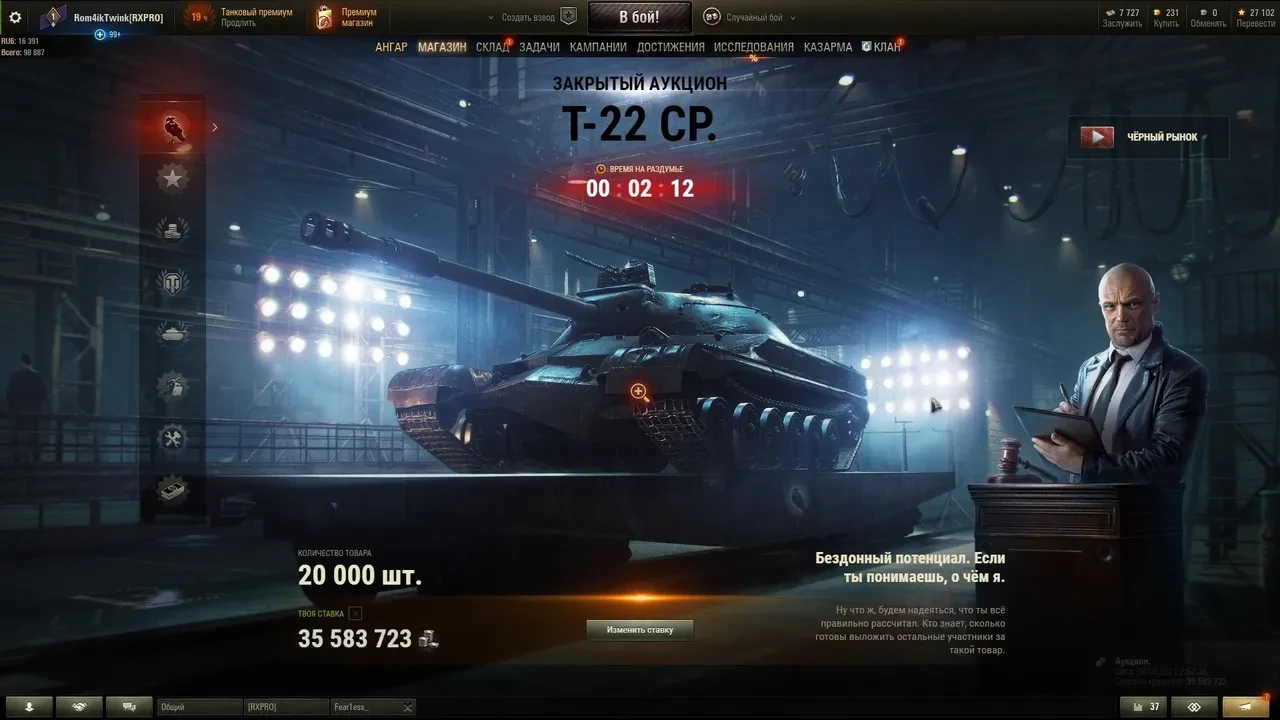Go to the Задачи tab

(x=539, y=47)
